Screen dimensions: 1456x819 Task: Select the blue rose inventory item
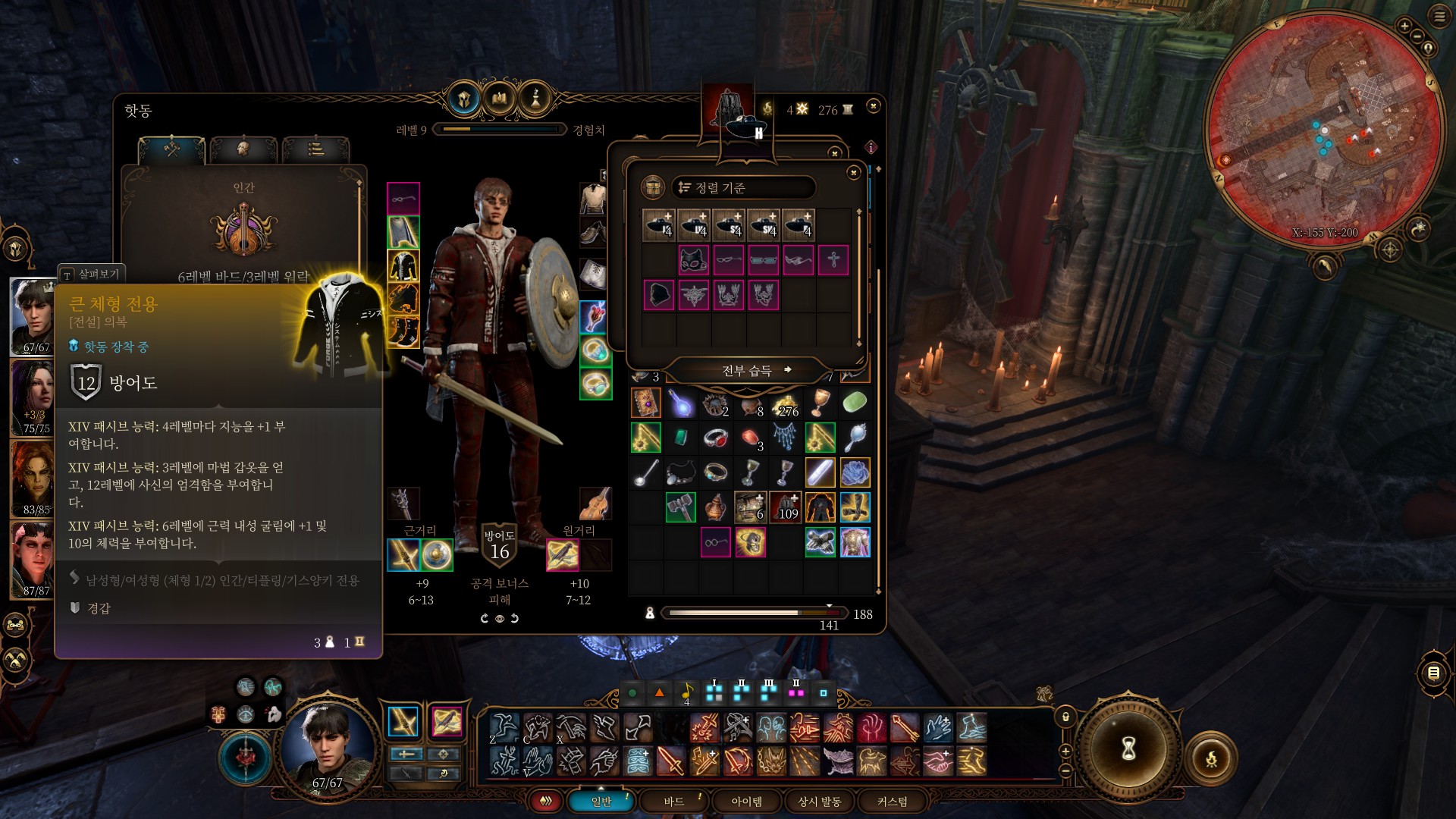(855, 472)
